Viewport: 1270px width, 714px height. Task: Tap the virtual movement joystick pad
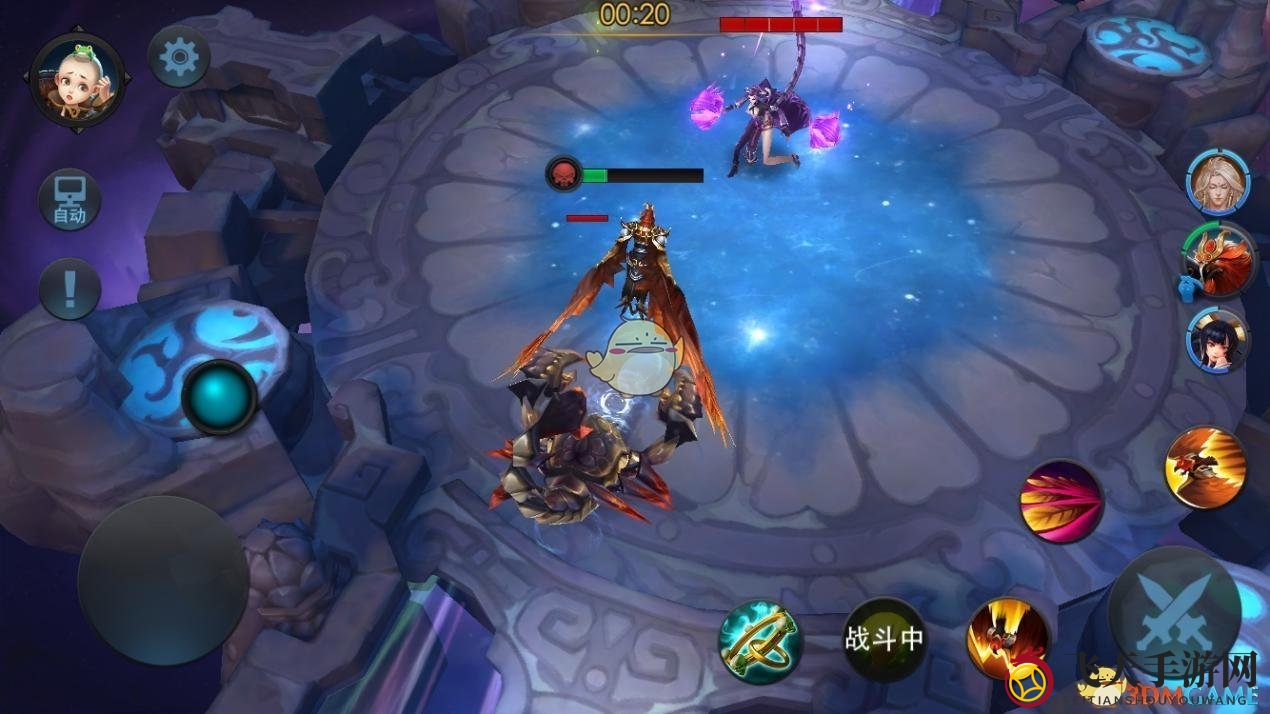[163, 581]
